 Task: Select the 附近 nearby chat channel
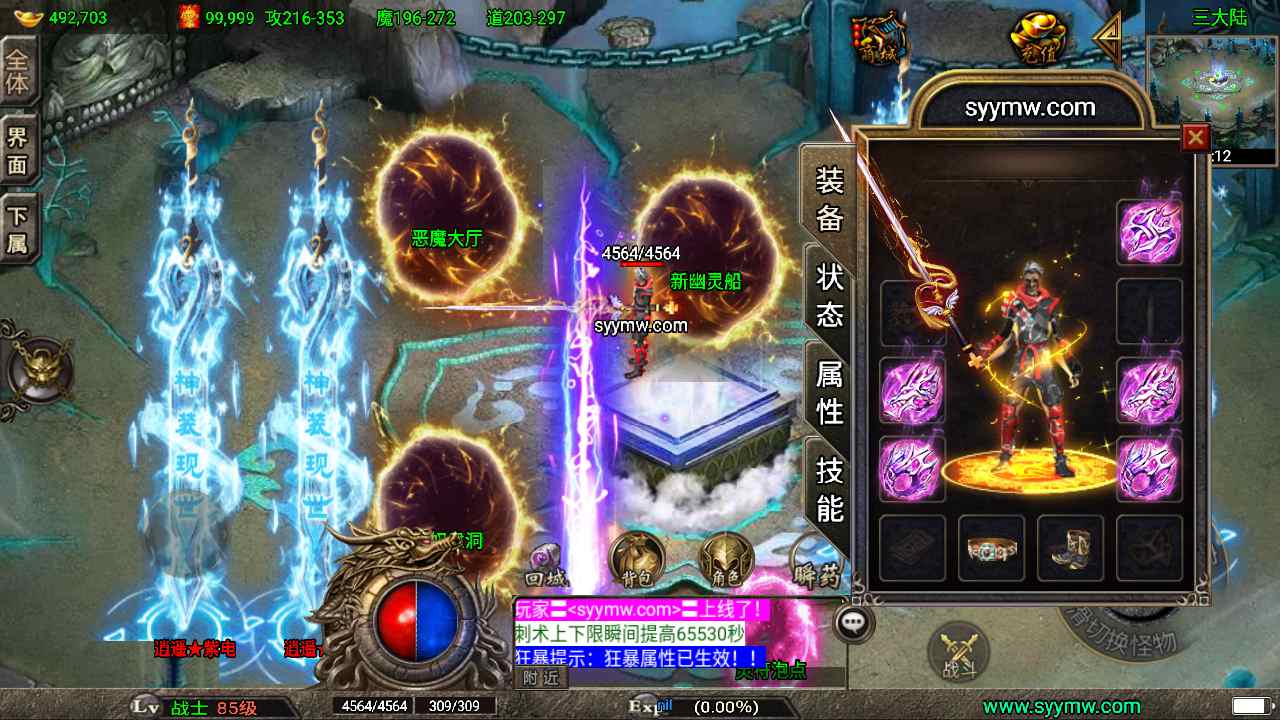coord(541,678)
